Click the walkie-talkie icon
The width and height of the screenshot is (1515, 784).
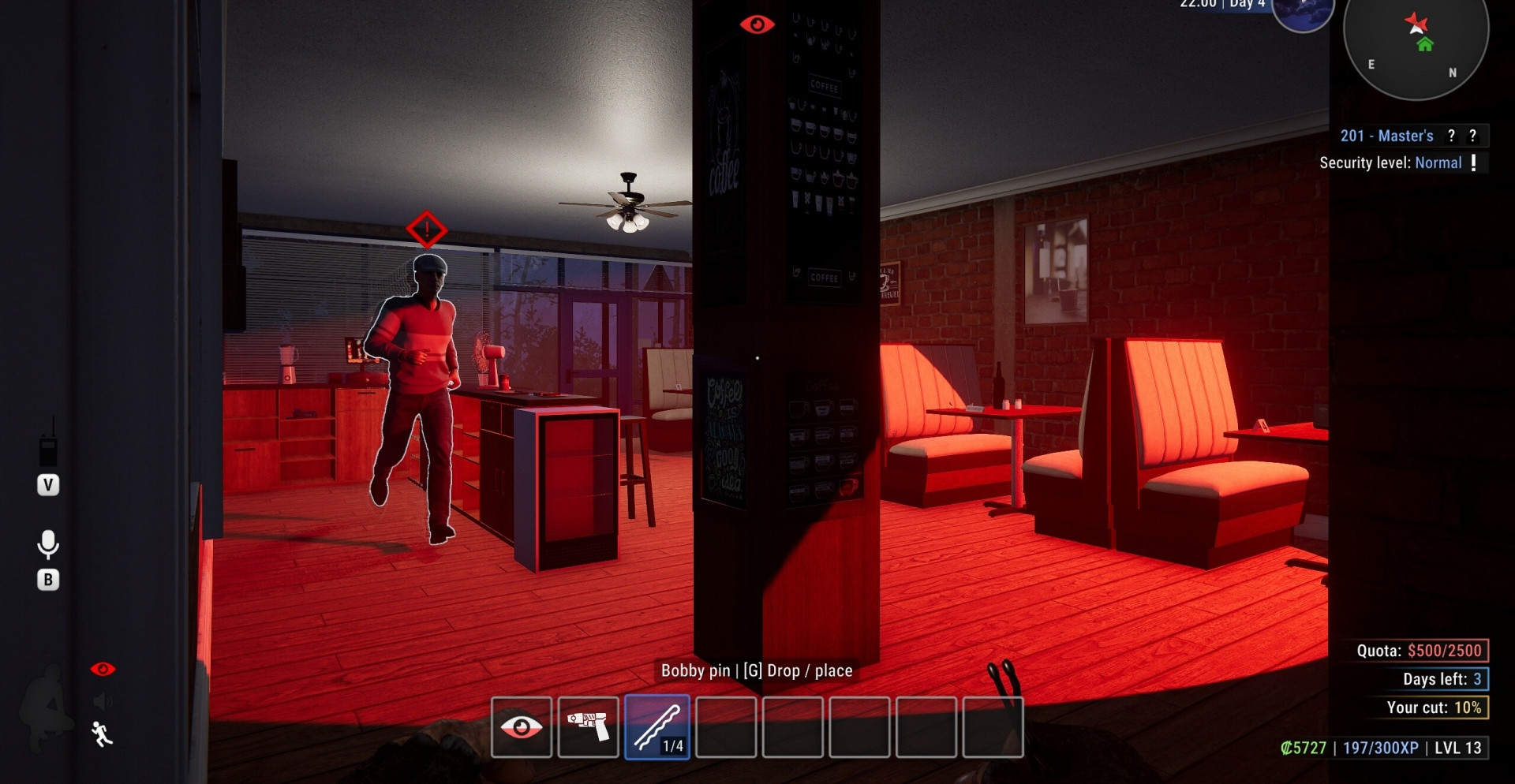tap(48, 447)
